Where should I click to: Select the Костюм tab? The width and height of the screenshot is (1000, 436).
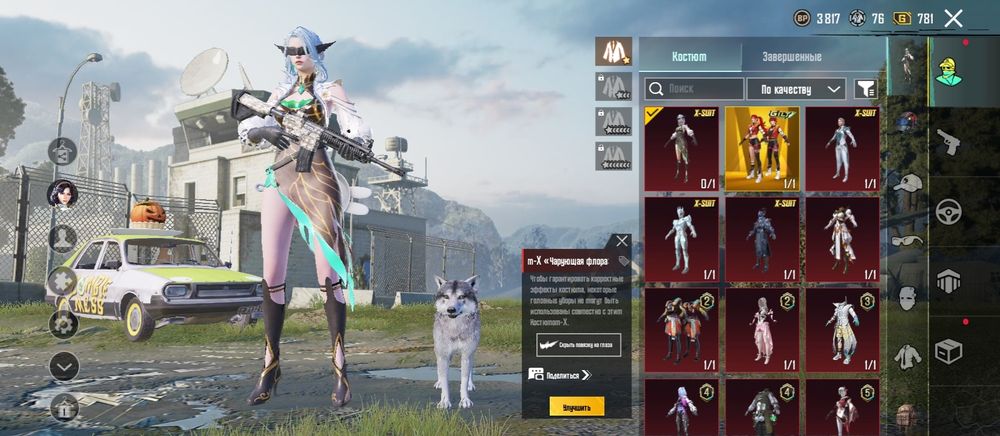(688, 57)
